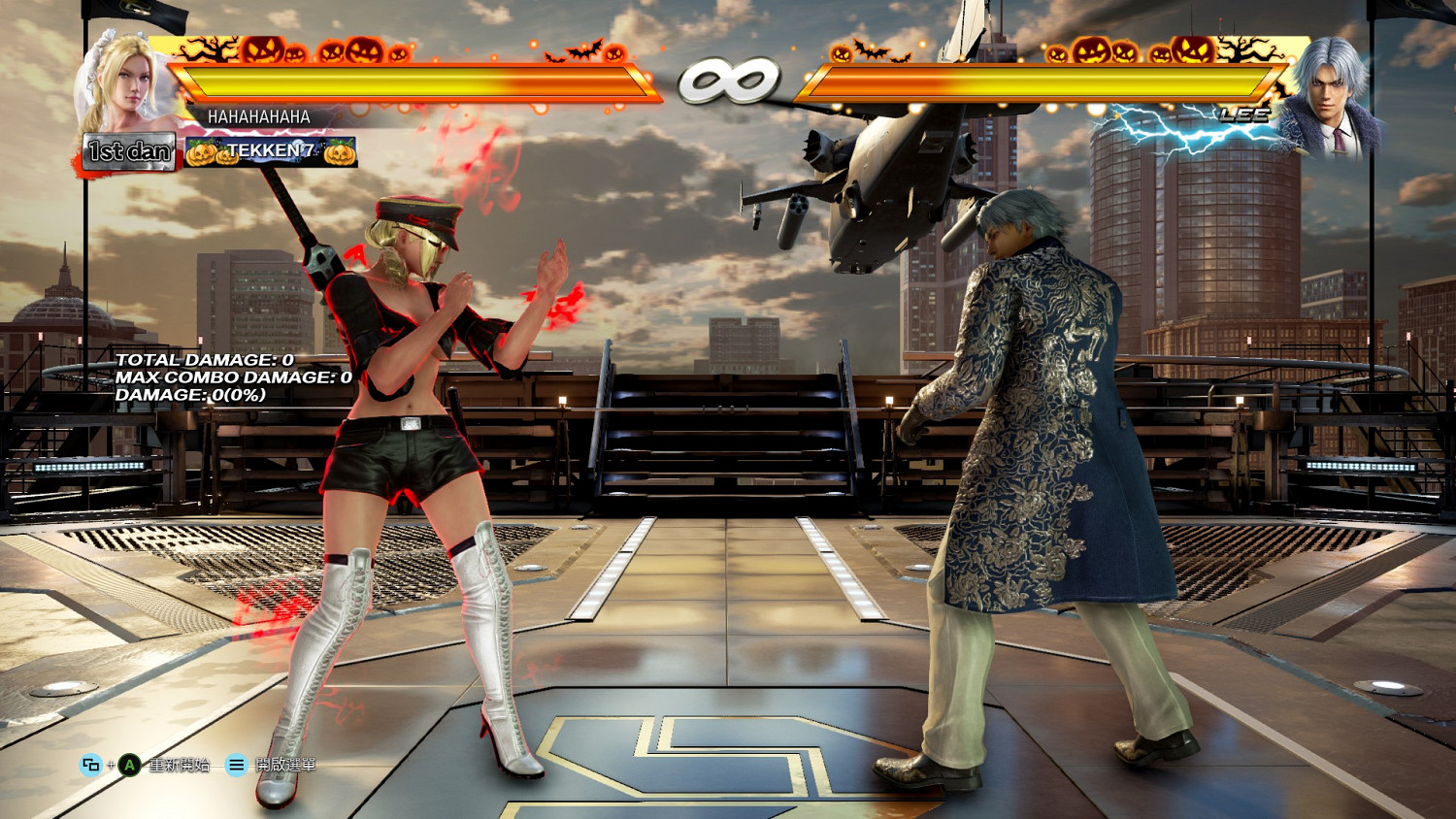Click the pumpkin icon on the TEKKEN 7 banner

[x=201, y=152]
